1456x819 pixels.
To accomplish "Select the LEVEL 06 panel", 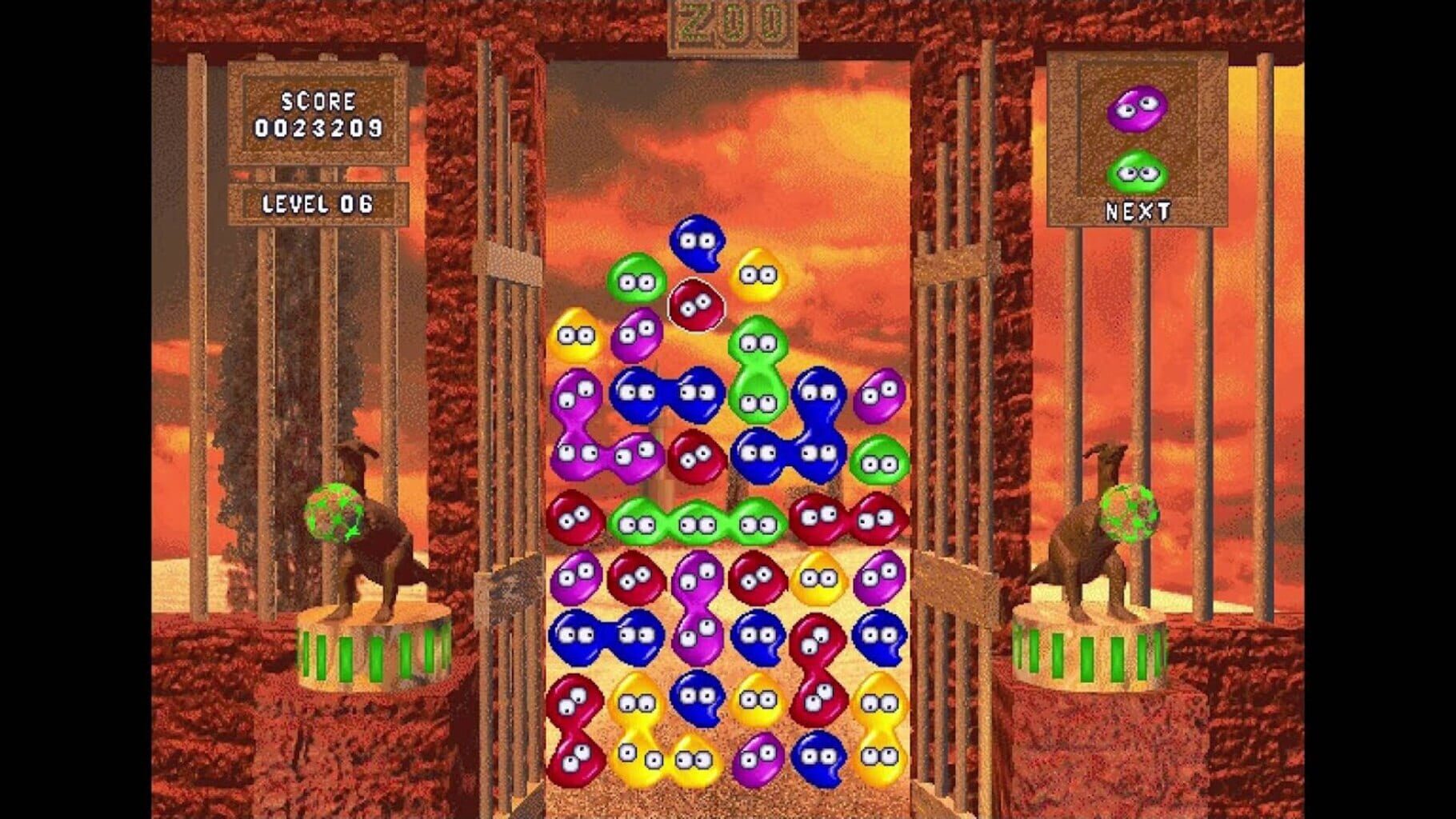I will pyautogui.click(x=318, y=204).
